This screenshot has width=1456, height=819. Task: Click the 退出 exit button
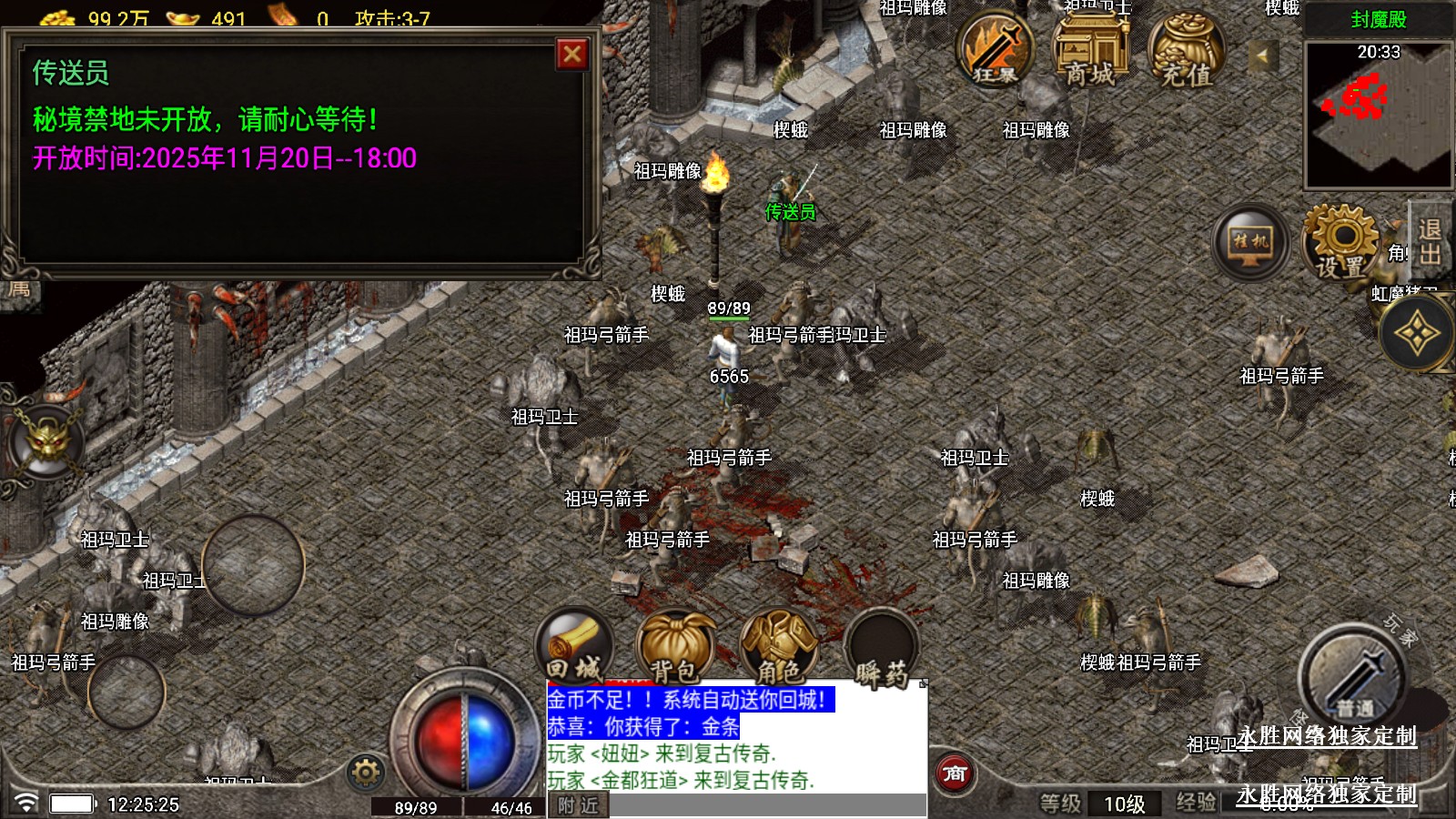[x=1430, y=242]
